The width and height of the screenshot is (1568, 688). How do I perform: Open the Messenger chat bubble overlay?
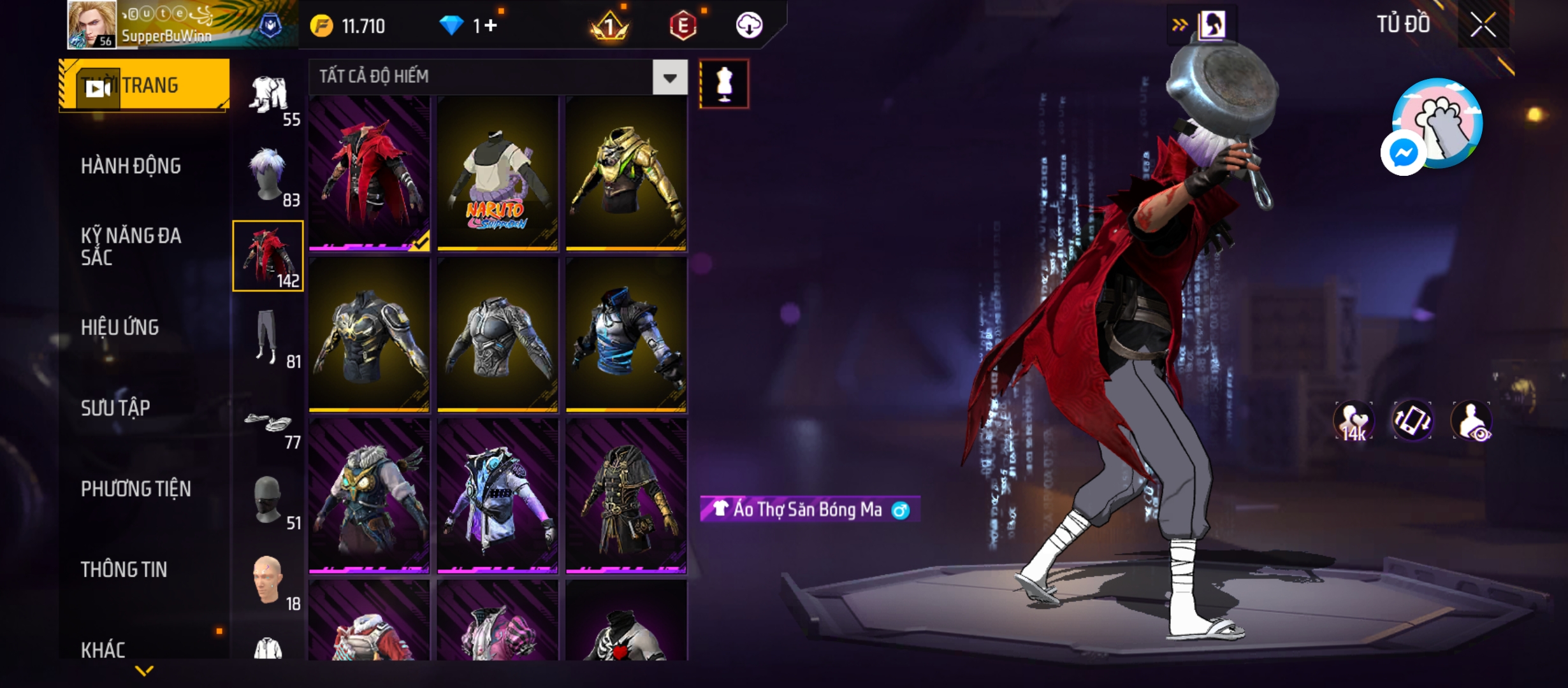coord(1403,153)
